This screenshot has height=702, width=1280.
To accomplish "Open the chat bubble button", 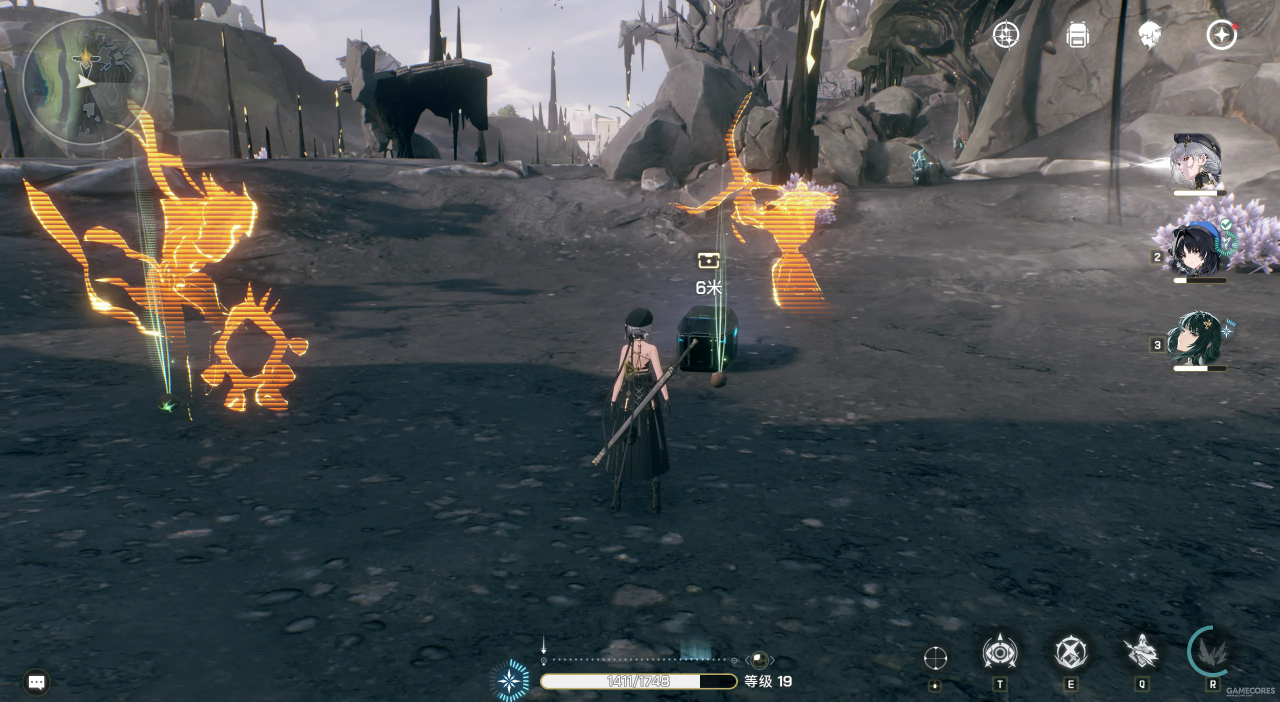I will coord(36,683).
